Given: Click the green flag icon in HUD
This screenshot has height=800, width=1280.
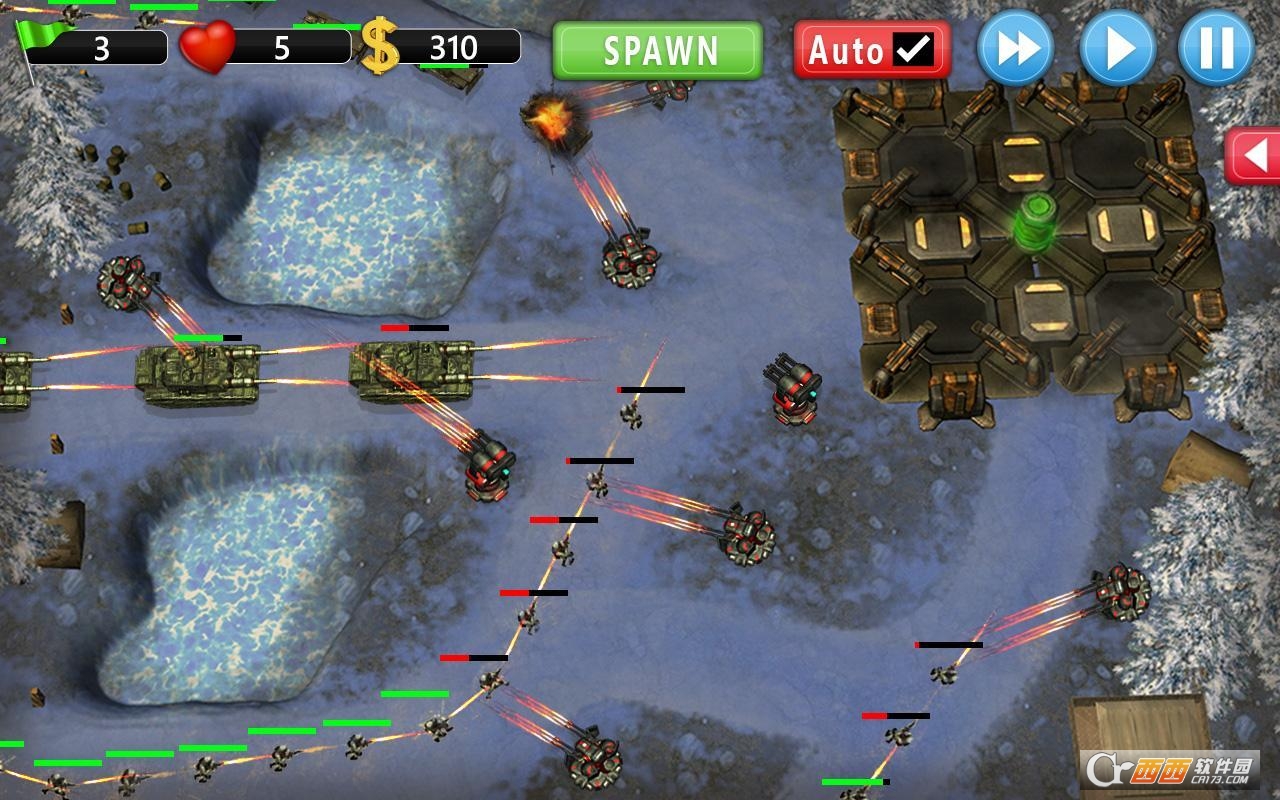Looking at the screenshot, I should click(38, 35).
